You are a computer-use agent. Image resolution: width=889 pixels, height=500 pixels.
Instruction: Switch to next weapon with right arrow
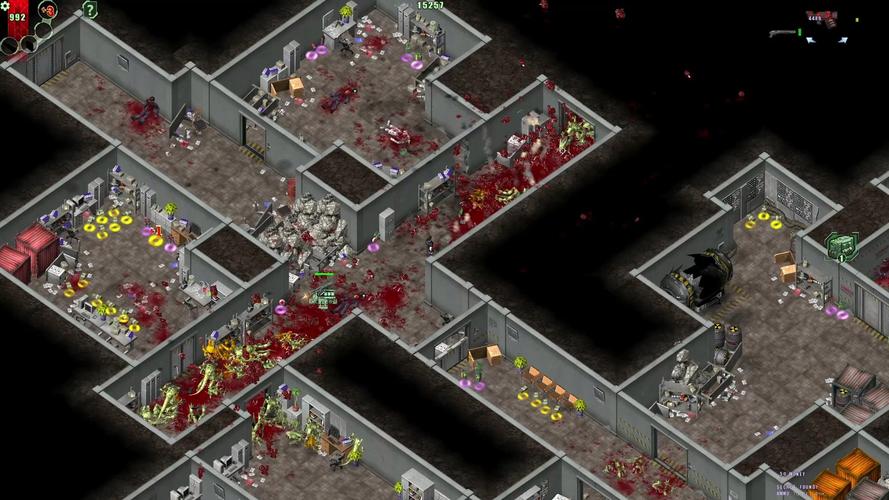pos(844,40)
